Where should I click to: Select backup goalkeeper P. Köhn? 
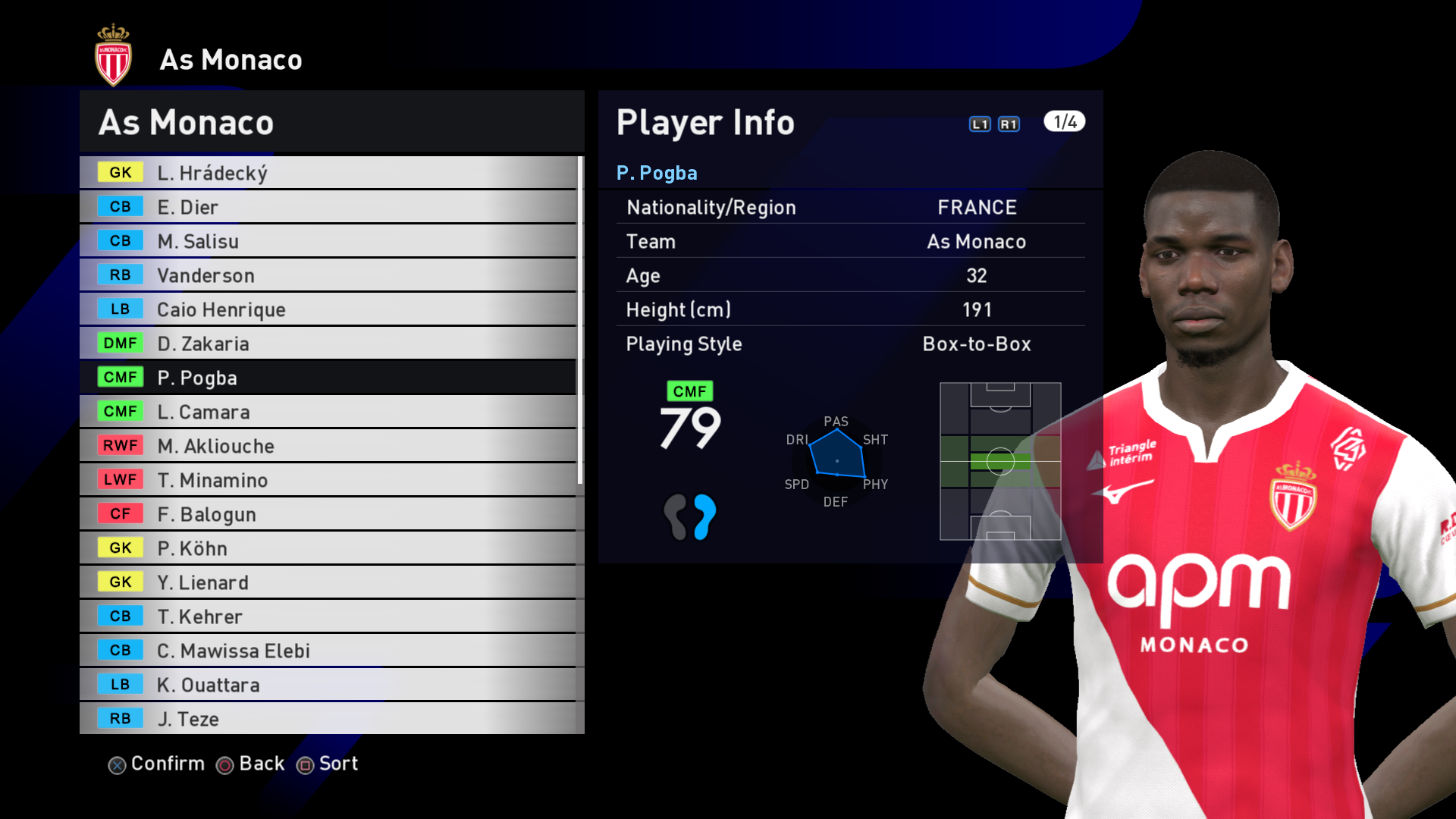328,548
